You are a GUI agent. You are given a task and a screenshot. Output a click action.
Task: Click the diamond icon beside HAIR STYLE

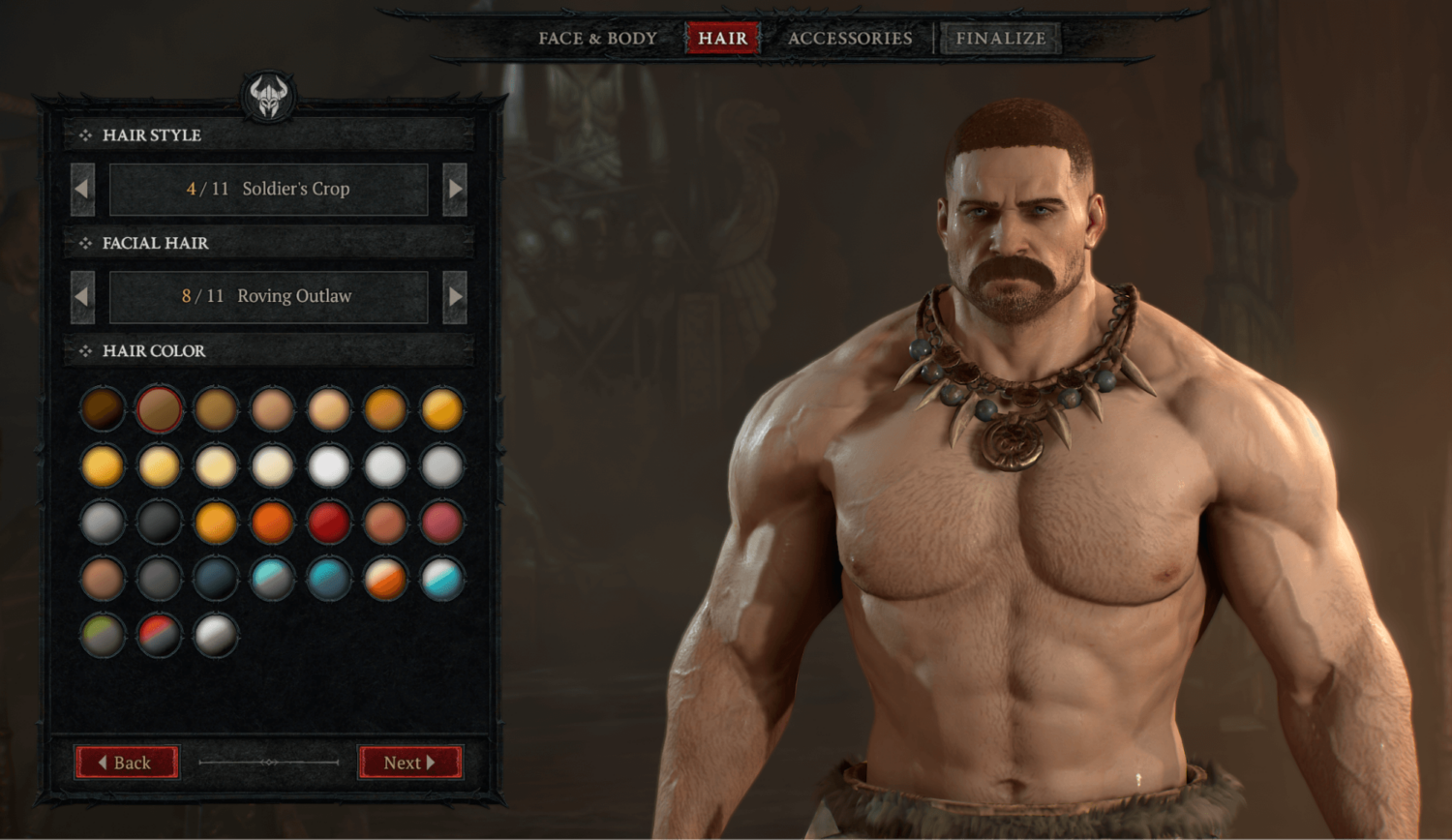84,135
